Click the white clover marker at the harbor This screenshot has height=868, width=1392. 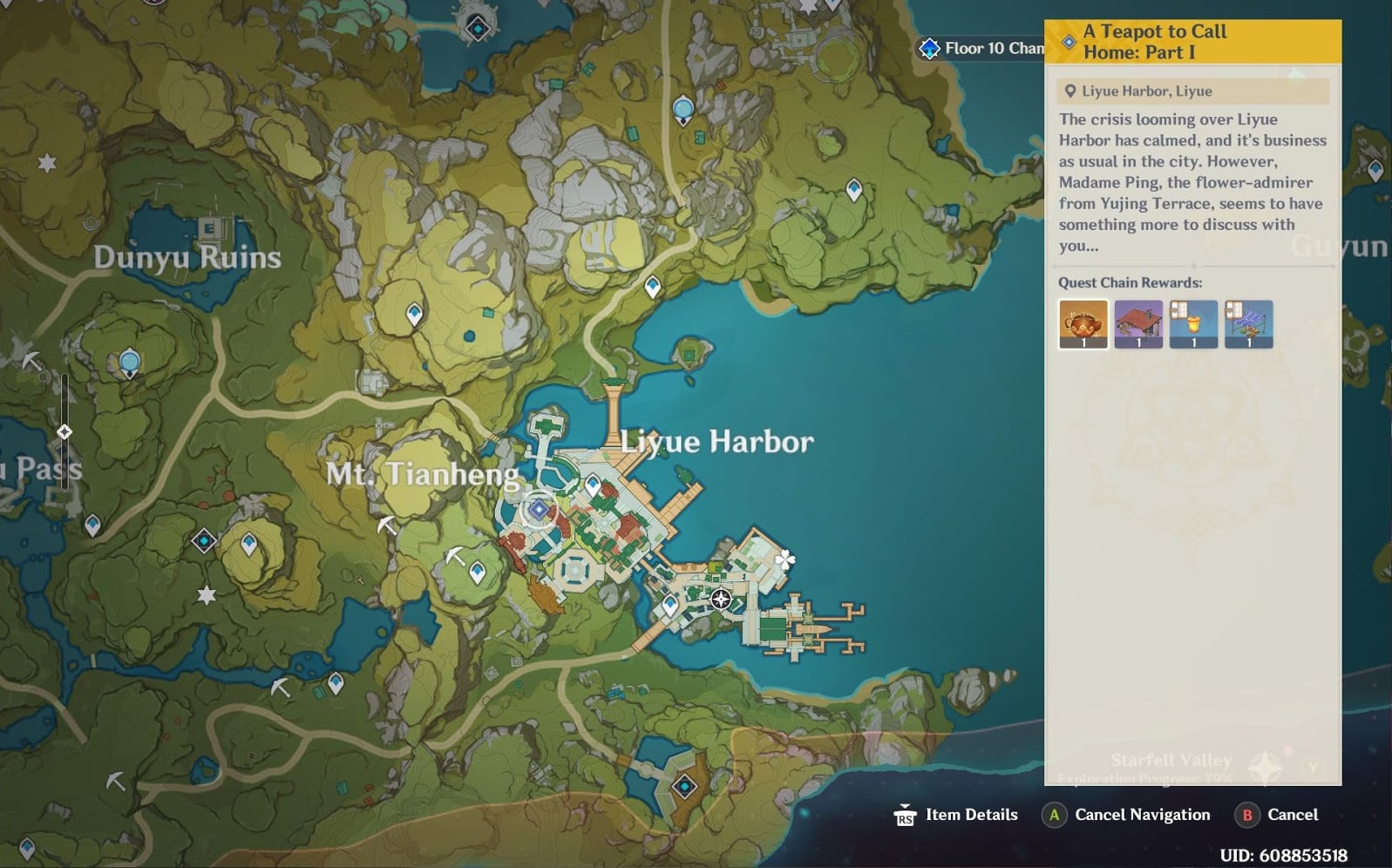point(784,559)
